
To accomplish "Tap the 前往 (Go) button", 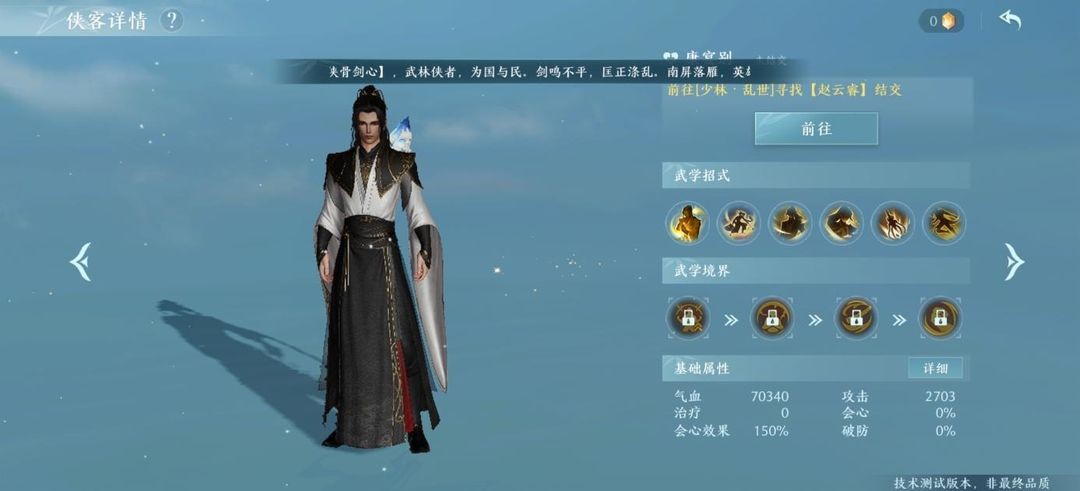I will 816,129.
